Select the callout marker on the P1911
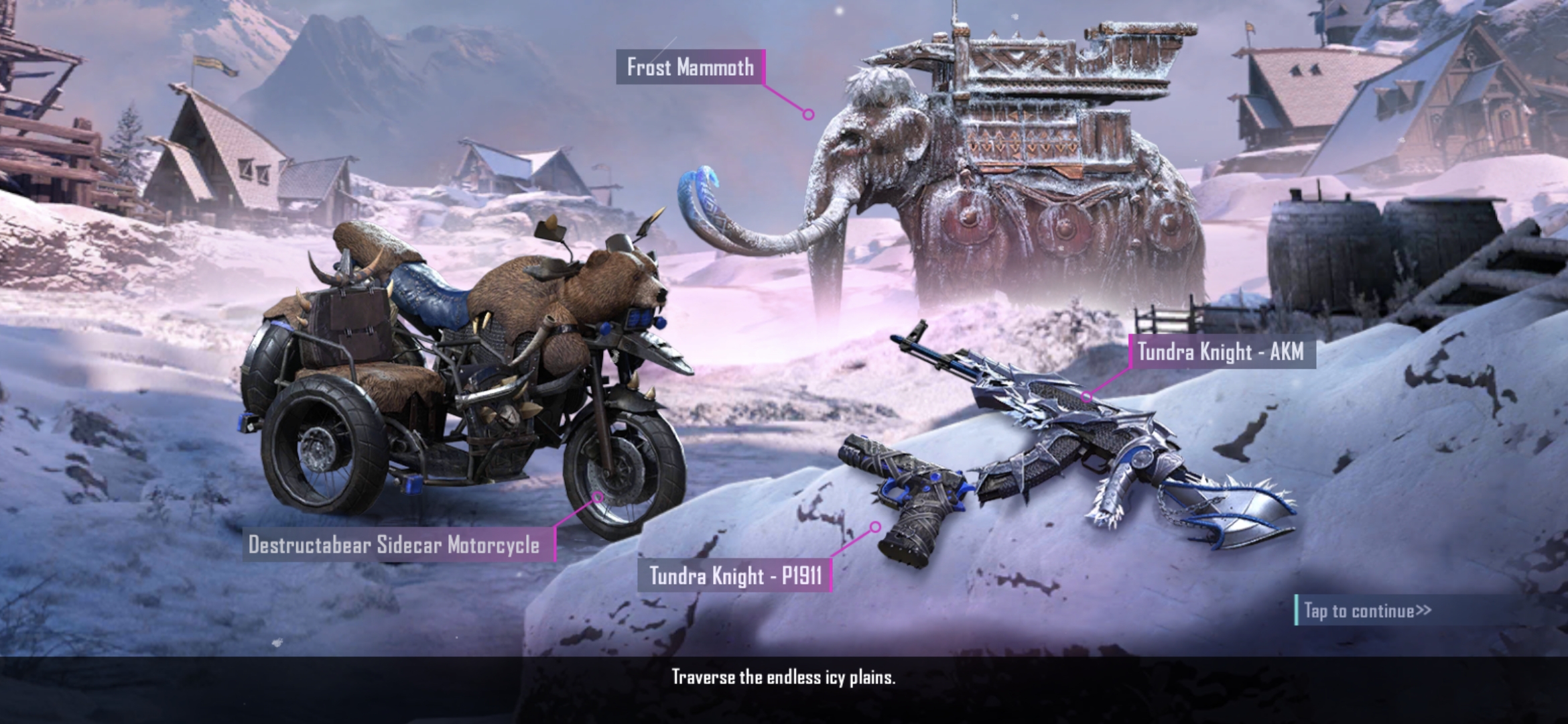 pos(877,526)
